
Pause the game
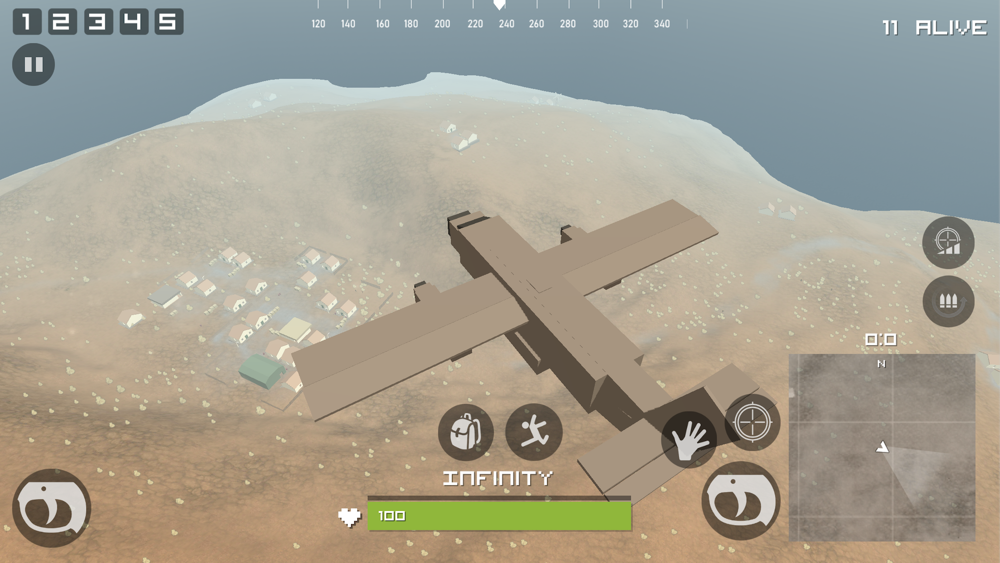(33, 65)
